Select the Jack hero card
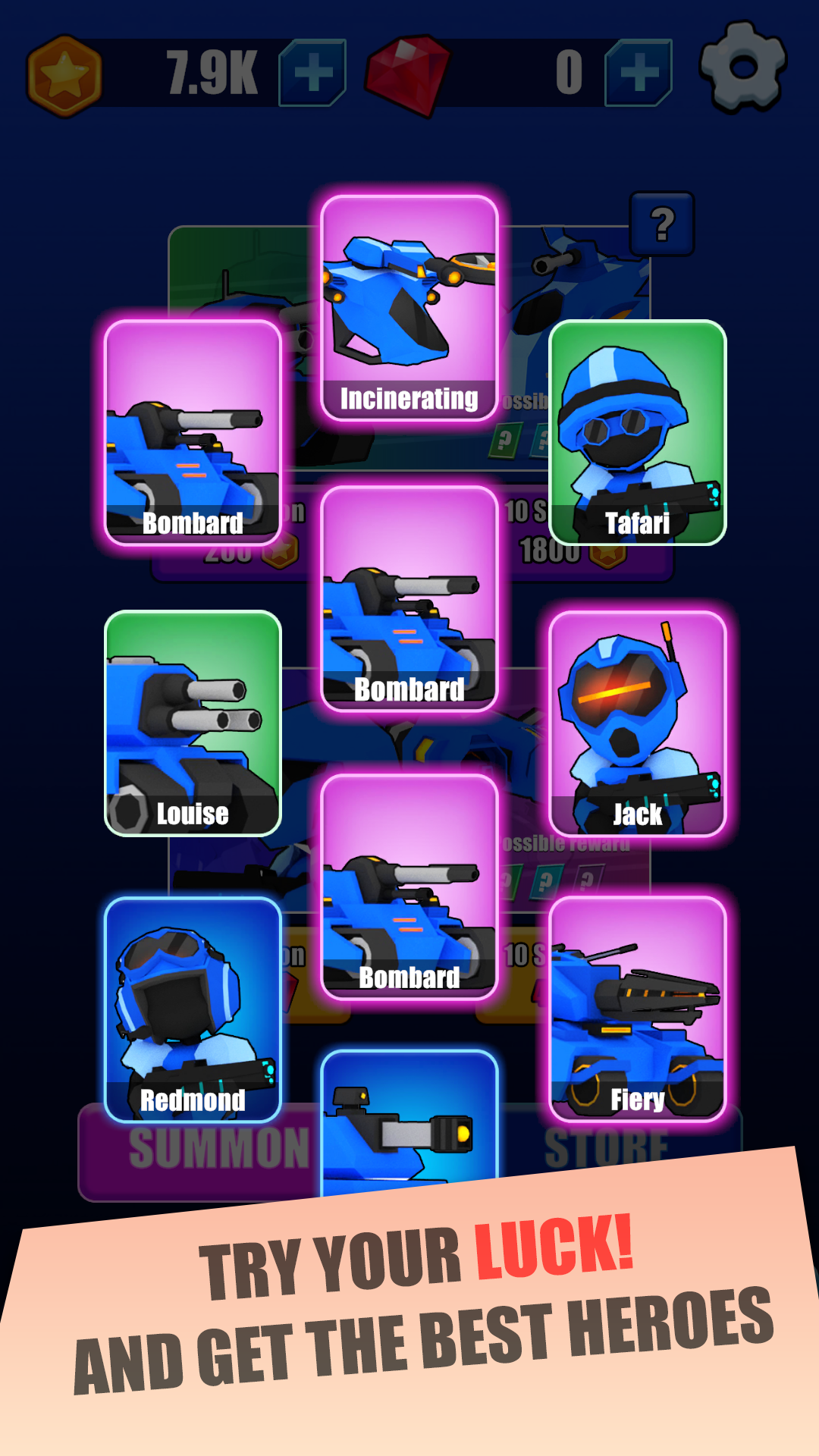819x1456 pixels. [x=637, y=723]
